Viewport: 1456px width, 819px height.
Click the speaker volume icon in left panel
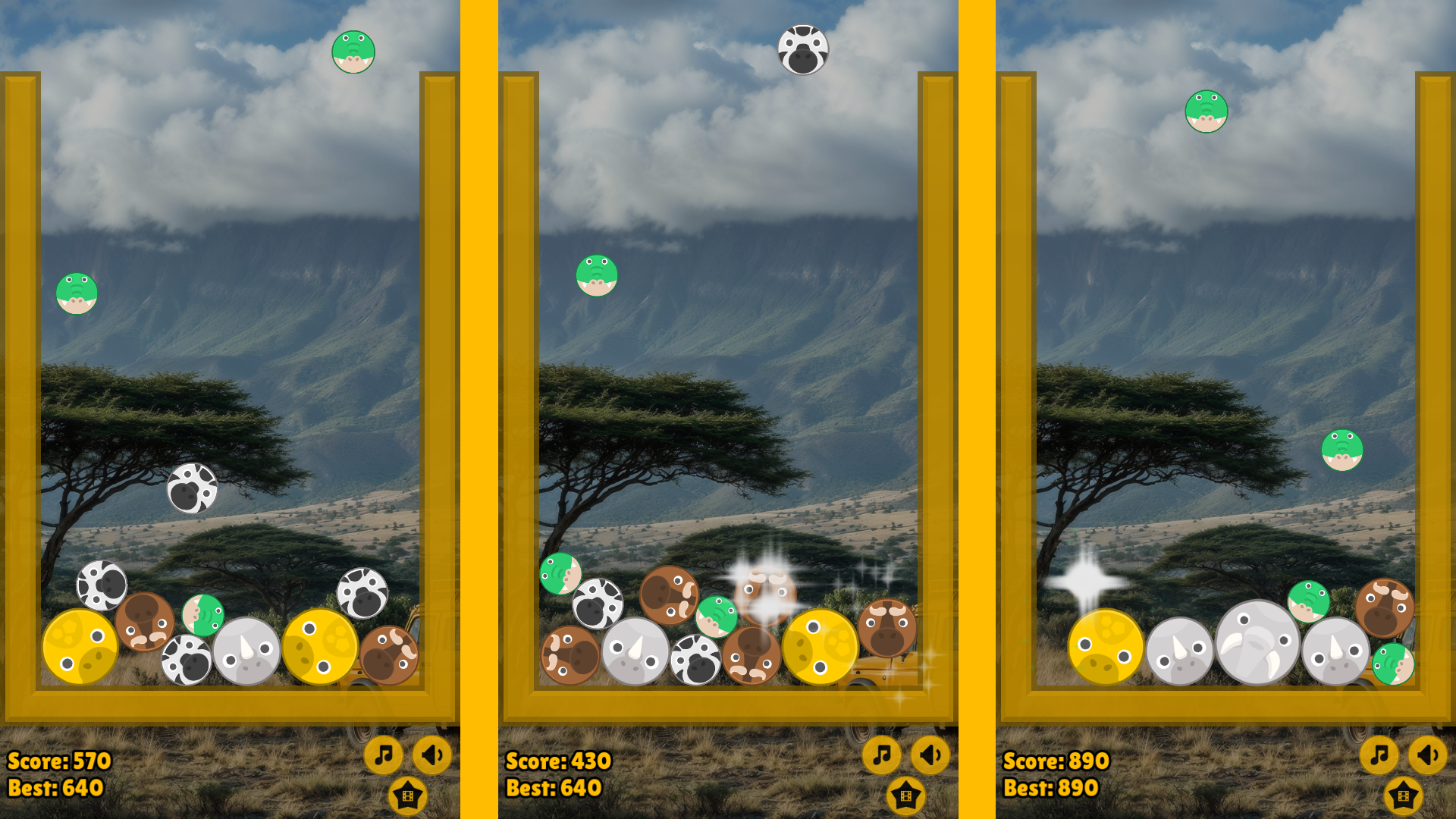coord(431,755)
